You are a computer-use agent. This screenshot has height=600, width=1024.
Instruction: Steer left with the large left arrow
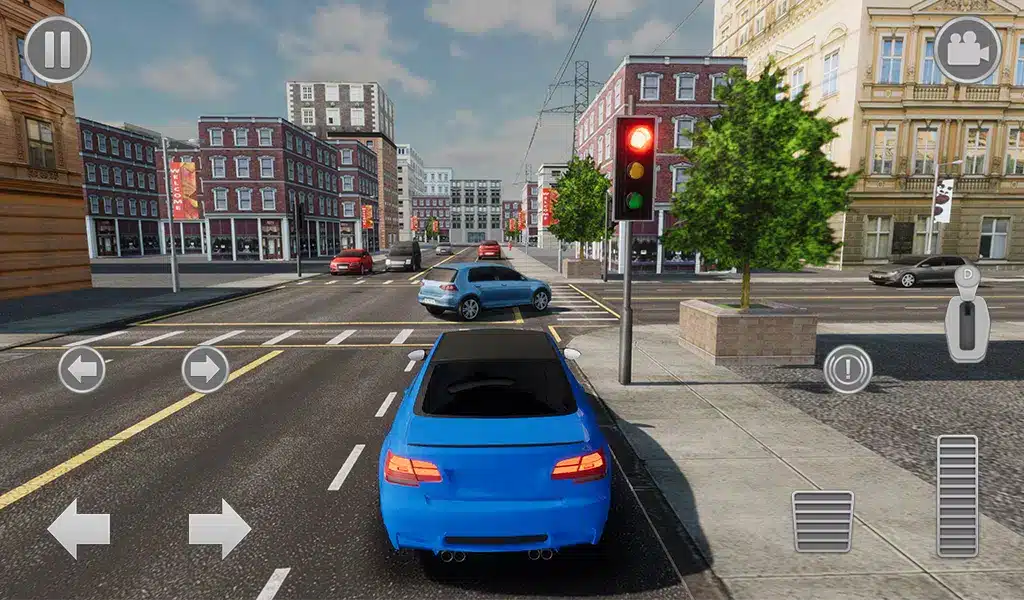(x=79, y=528)
